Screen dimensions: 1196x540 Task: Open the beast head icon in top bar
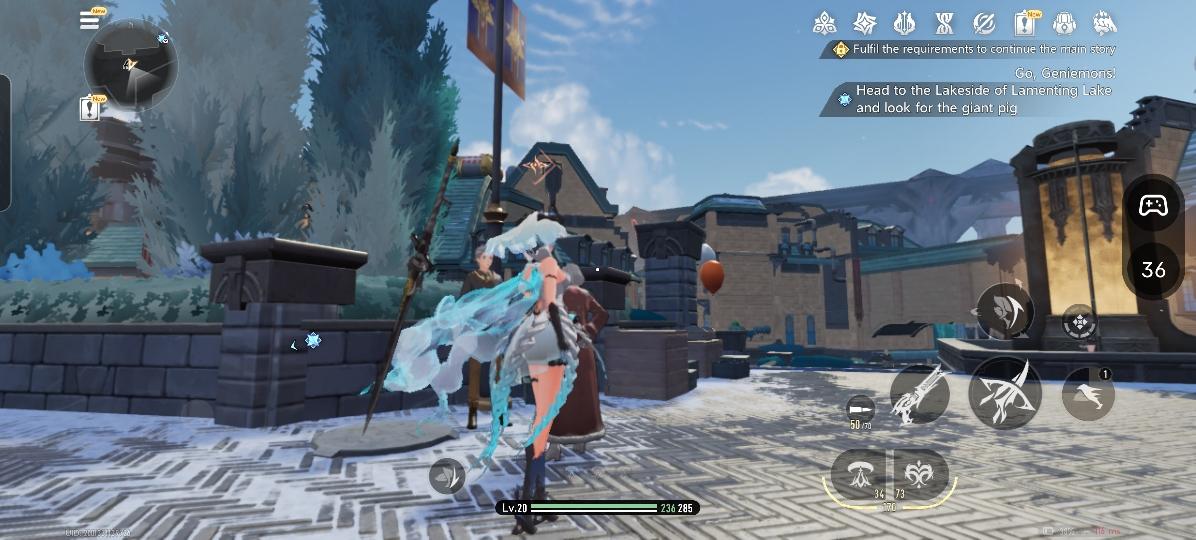[x=1104, y=22]
